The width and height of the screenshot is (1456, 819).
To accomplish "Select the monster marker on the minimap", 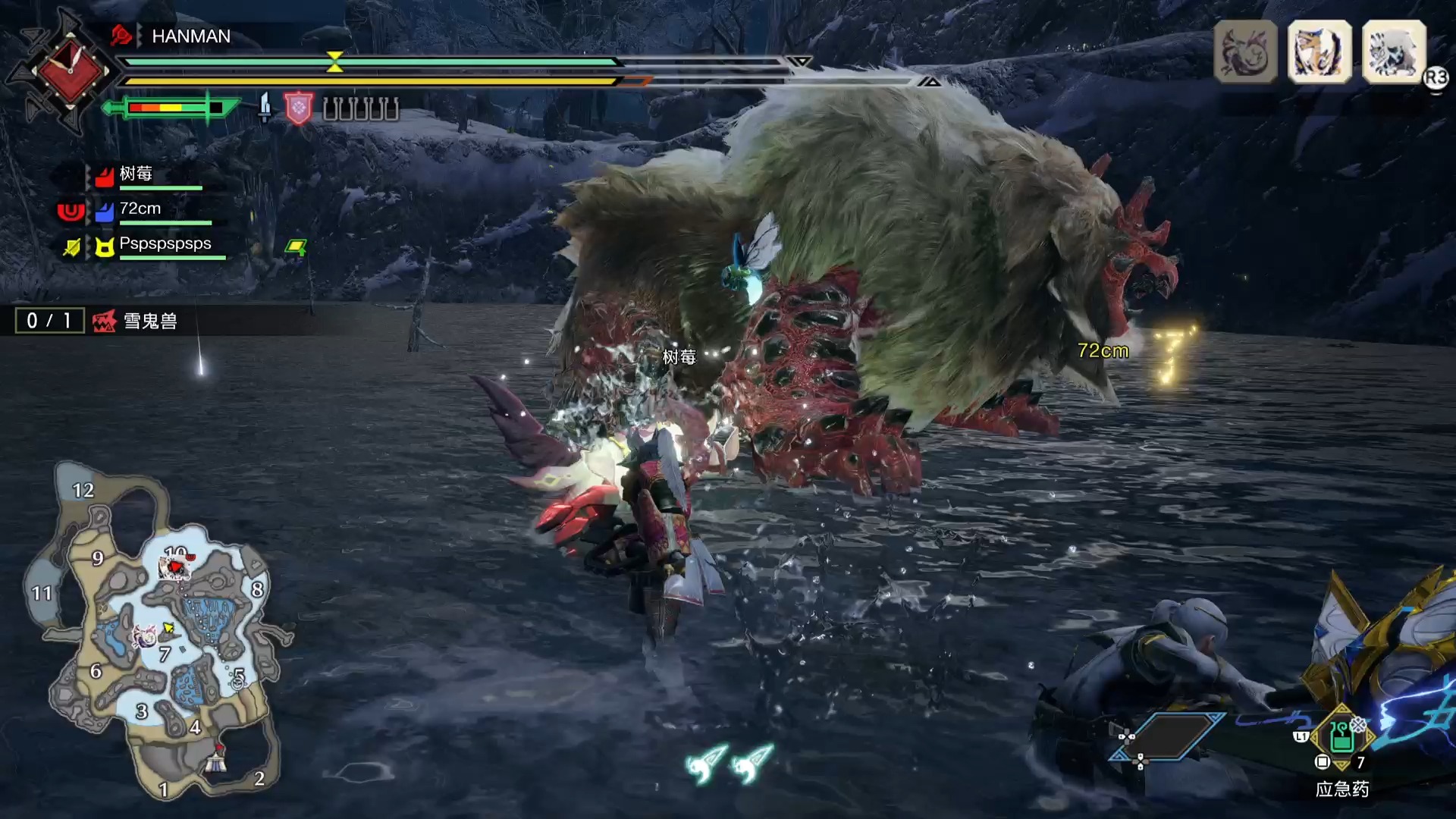I will tap(175, 567).
